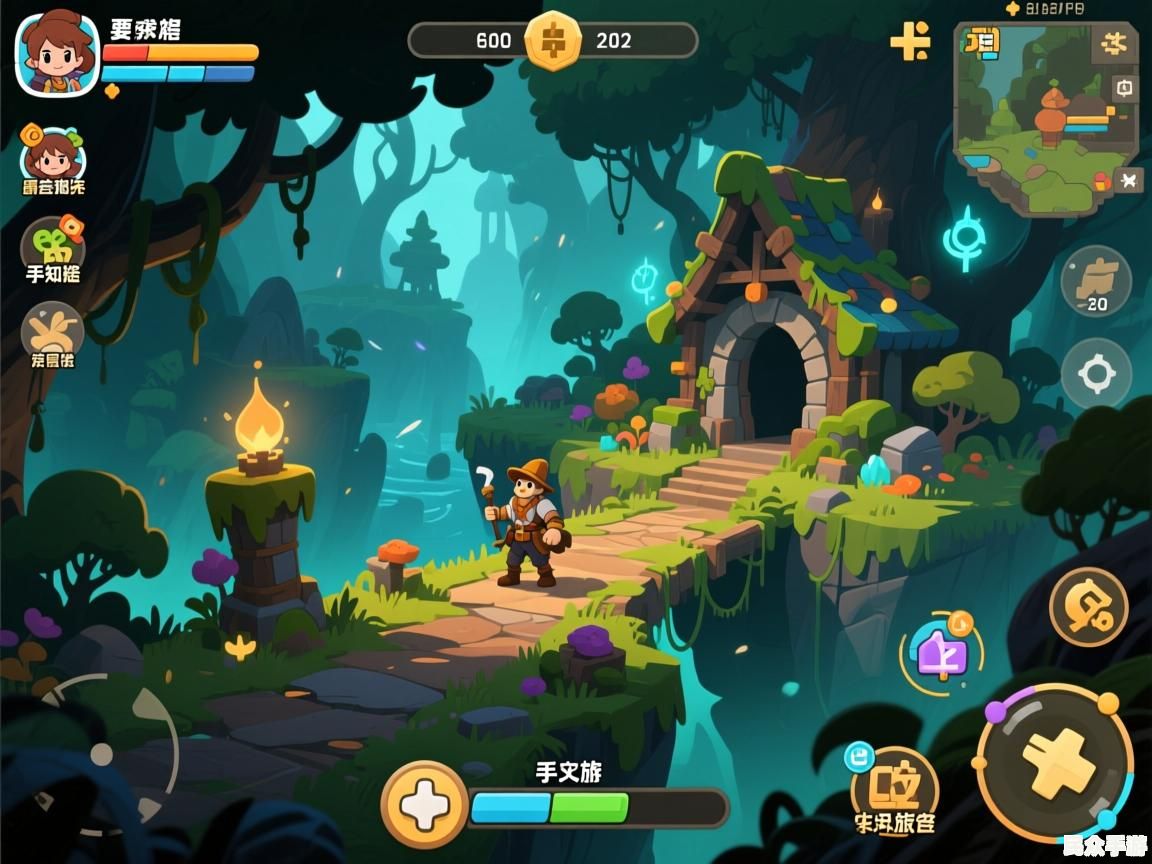Screen dimensions: 1152x864
Task: Activate the bronze skill button with blue badge
Action: 894,790
